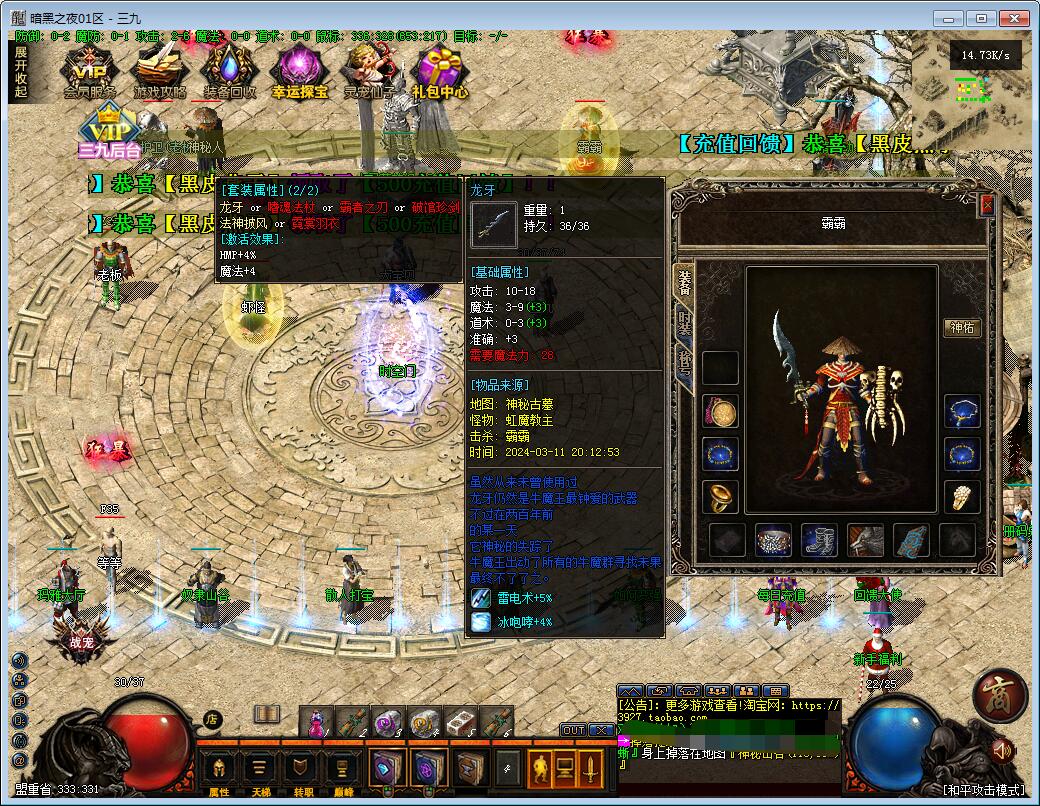
Task: Open the 礼包中心 gift center
Action: pos(440,72)
